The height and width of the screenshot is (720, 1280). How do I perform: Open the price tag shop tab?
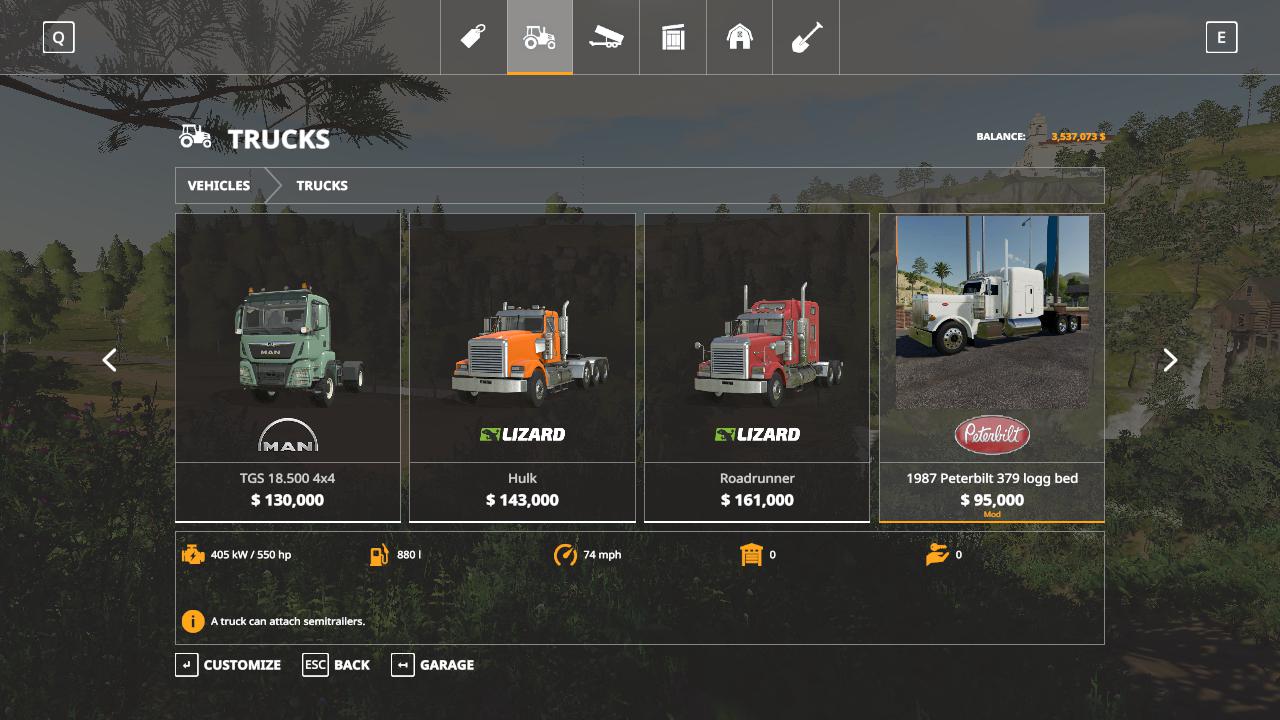(473, 37)
